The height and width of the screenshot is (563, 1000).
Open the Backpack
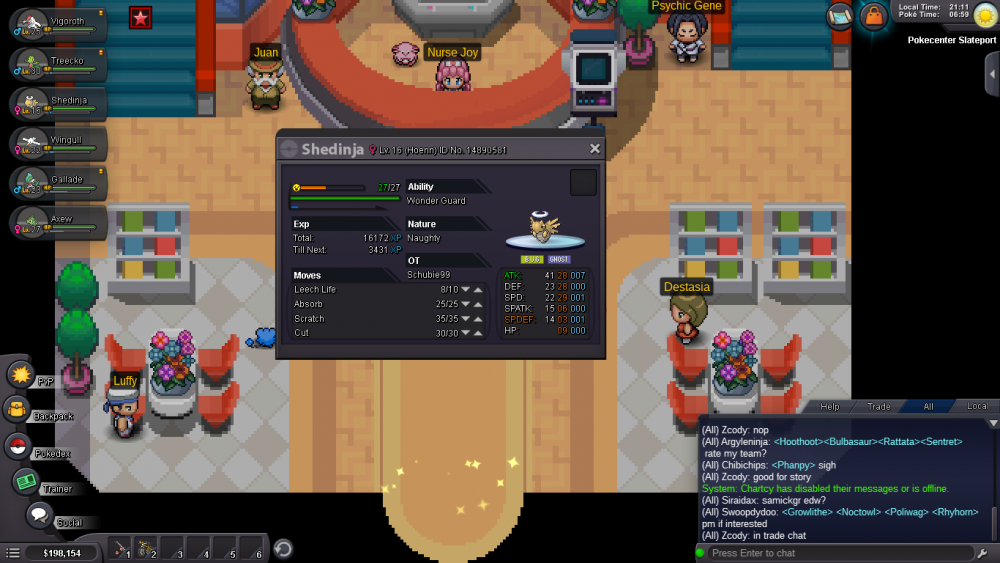click(x=18, y=409)
